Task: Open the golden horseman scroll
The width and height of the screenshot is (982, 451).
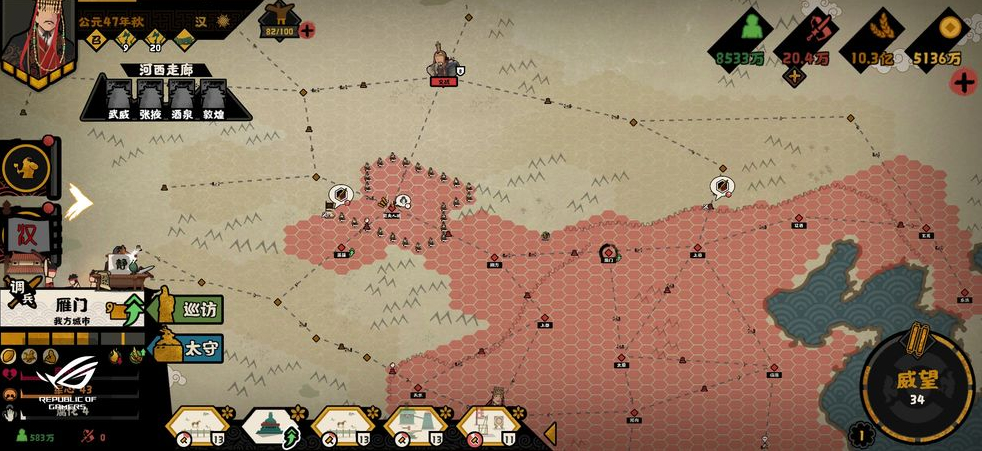Action: pyautogui.click(x=27, y=167)
